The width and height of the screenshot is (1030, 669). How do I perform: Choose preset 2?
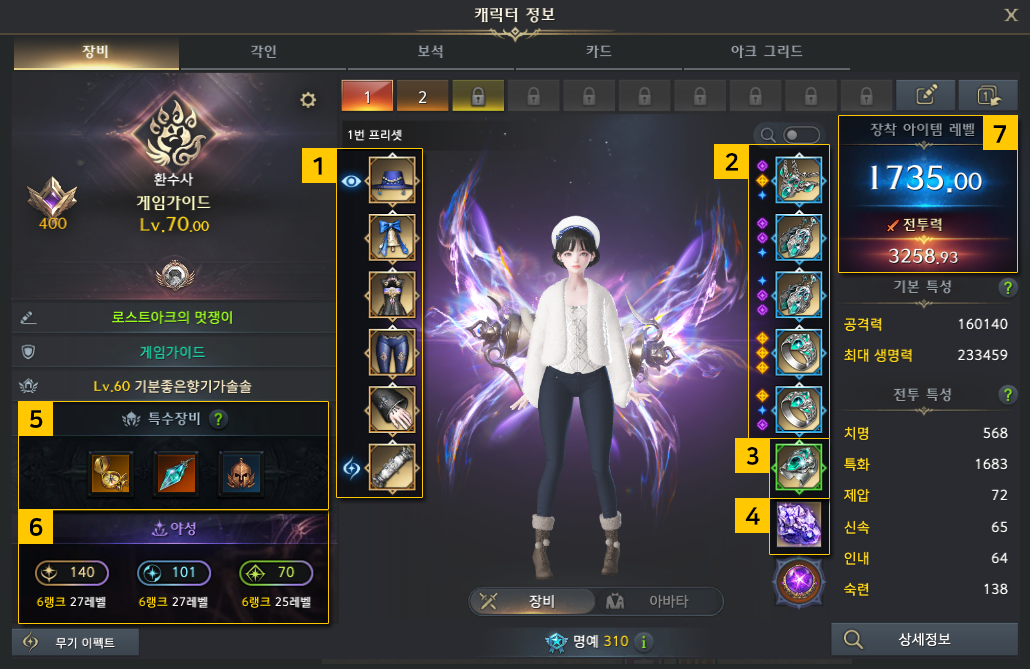pyautogui.click(x=422, y=96)
